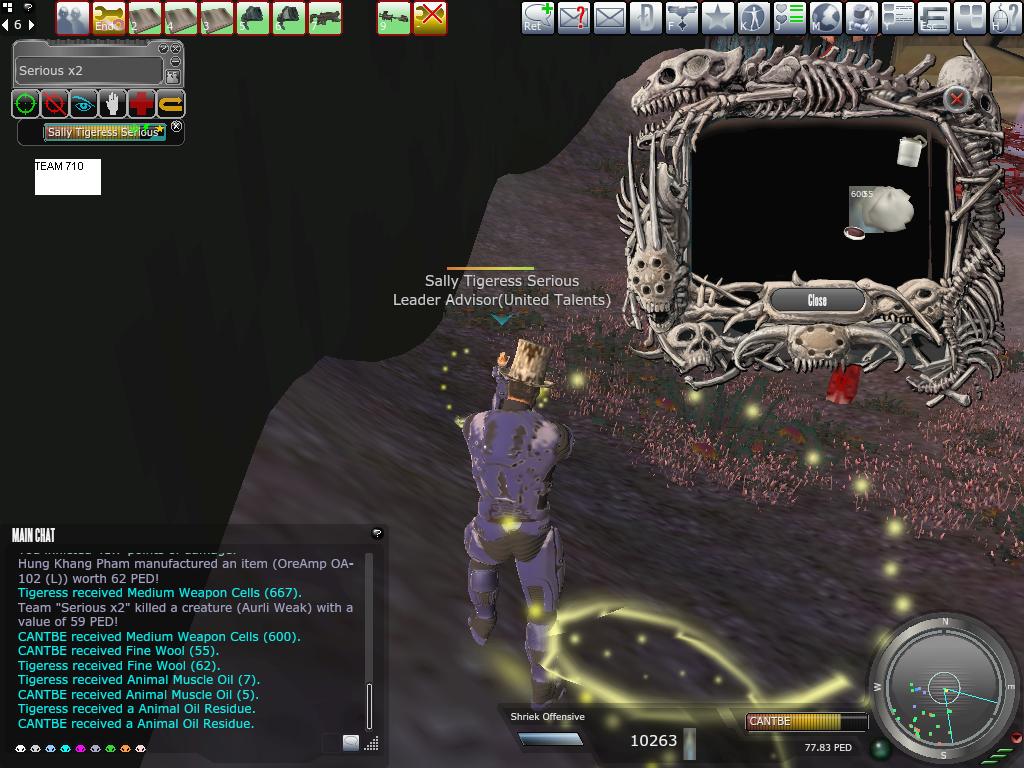The height and width of the screenshot is (768, 1024).
Task: Open the character body figure panel
Action: [753, 17]
